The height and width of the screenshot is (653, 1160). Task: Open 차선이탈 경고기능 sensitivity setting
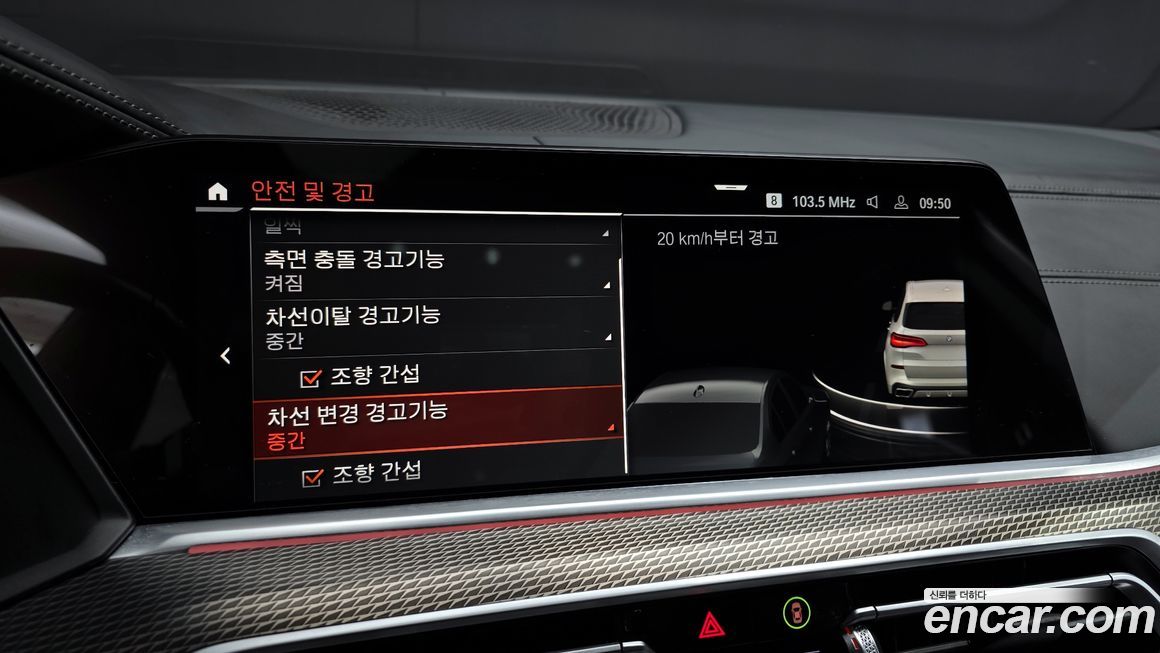[435, 324]
